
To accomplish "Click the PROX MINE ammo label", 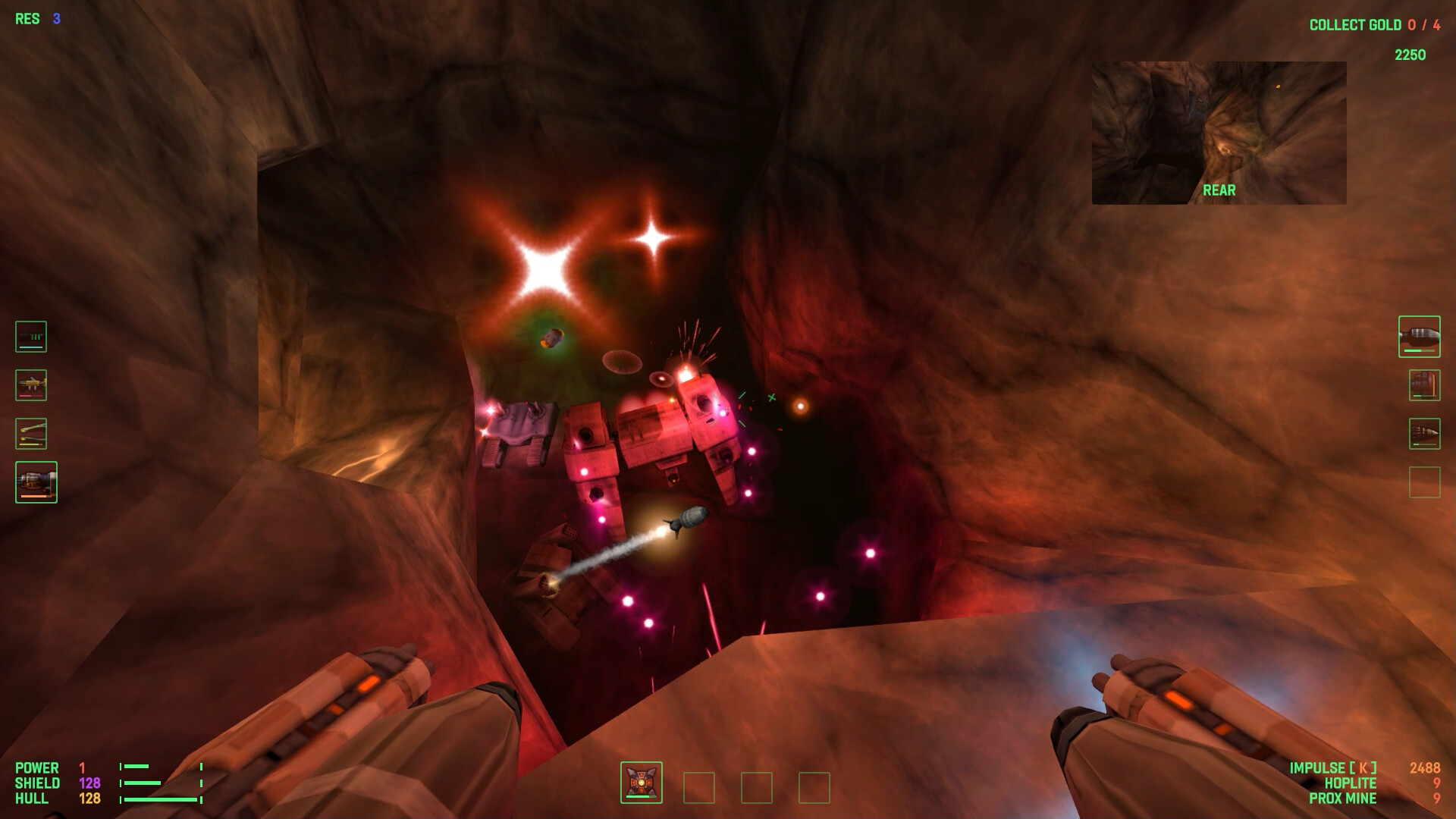I will pyautogui.click(x=1342, y=799).
